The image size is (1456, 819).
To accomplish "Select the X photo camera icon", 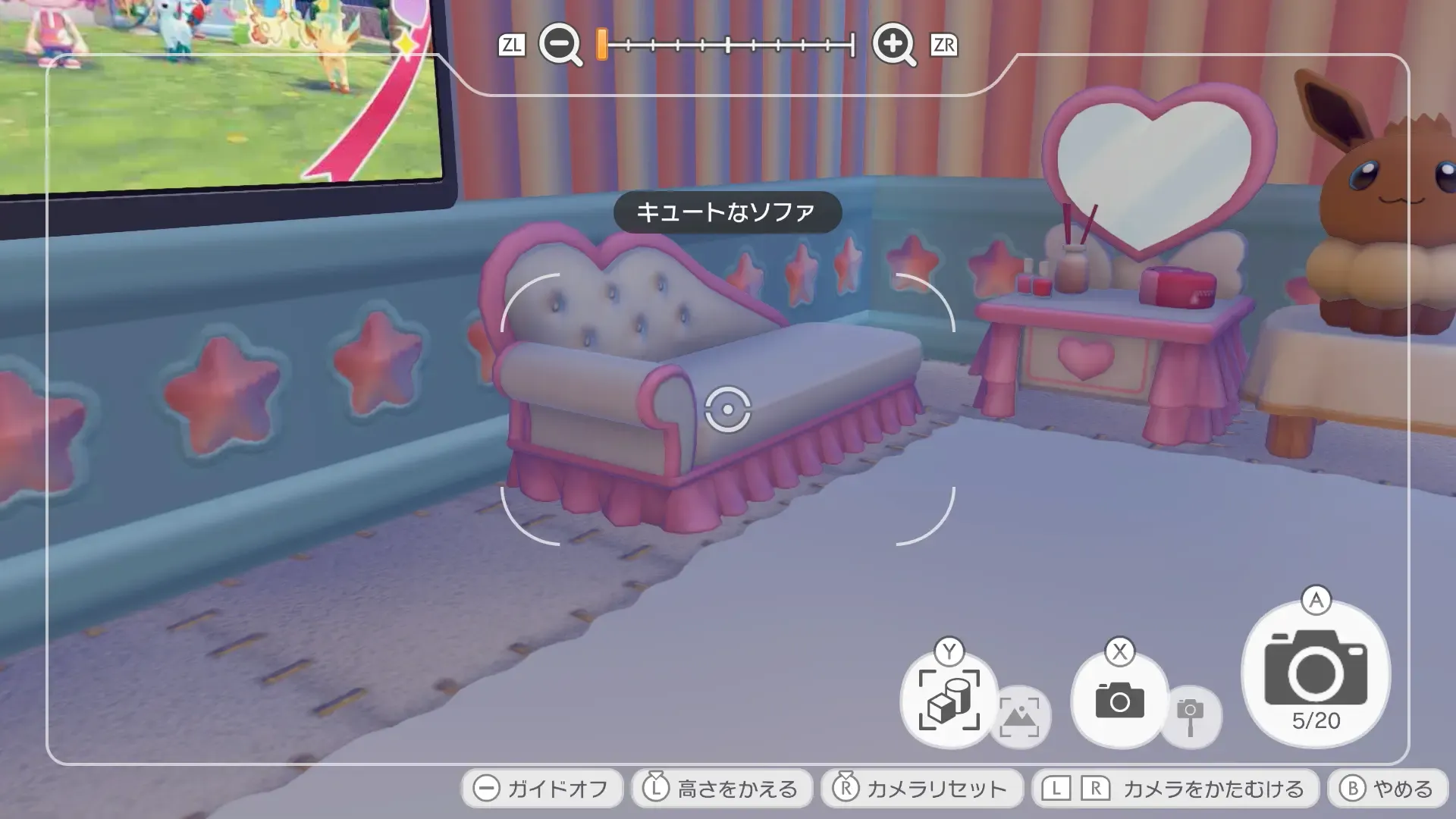I will coord(1122,701).
